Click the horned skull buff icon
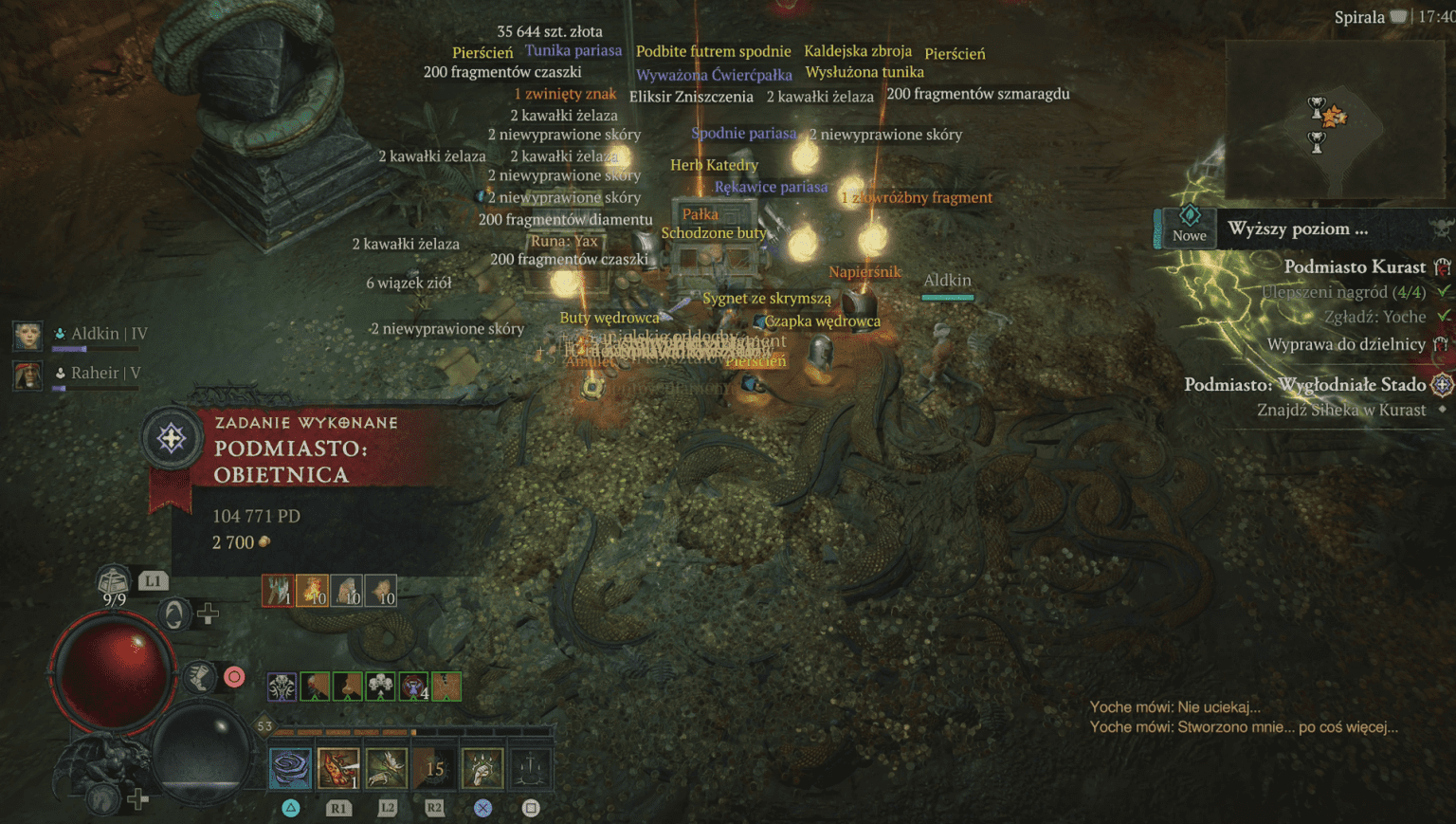Image resolution: width=1456 pixels, height=824 pixels. [282, 686]
